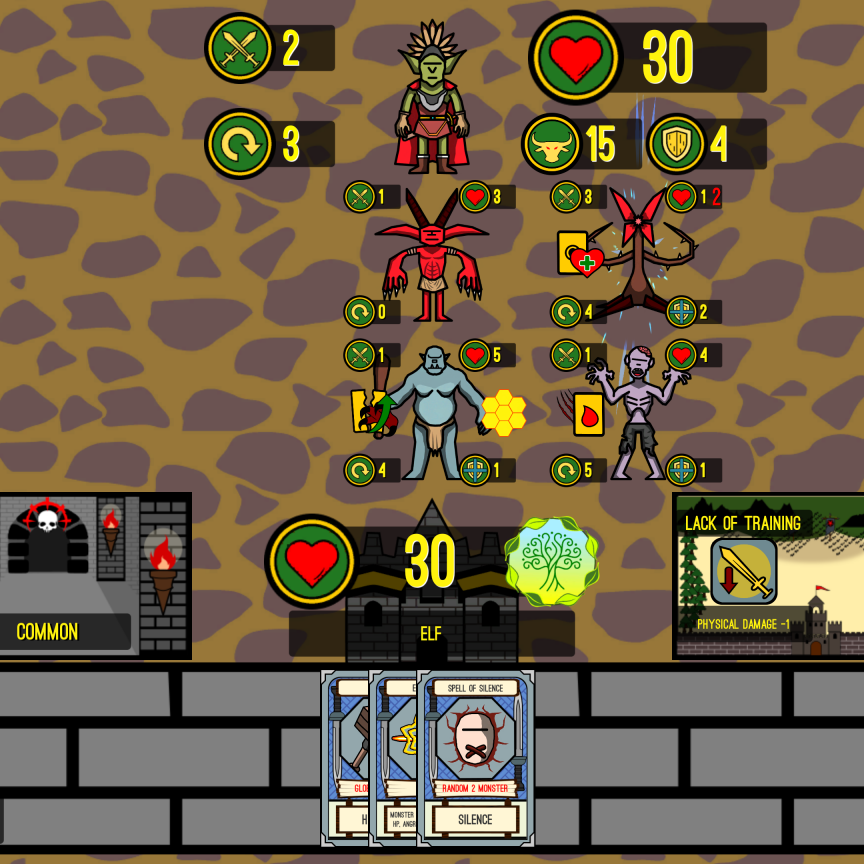This screenshot has height=864, width=864.
Task: Inspect the yellow honeycomb ability icon
Action: 504,413
